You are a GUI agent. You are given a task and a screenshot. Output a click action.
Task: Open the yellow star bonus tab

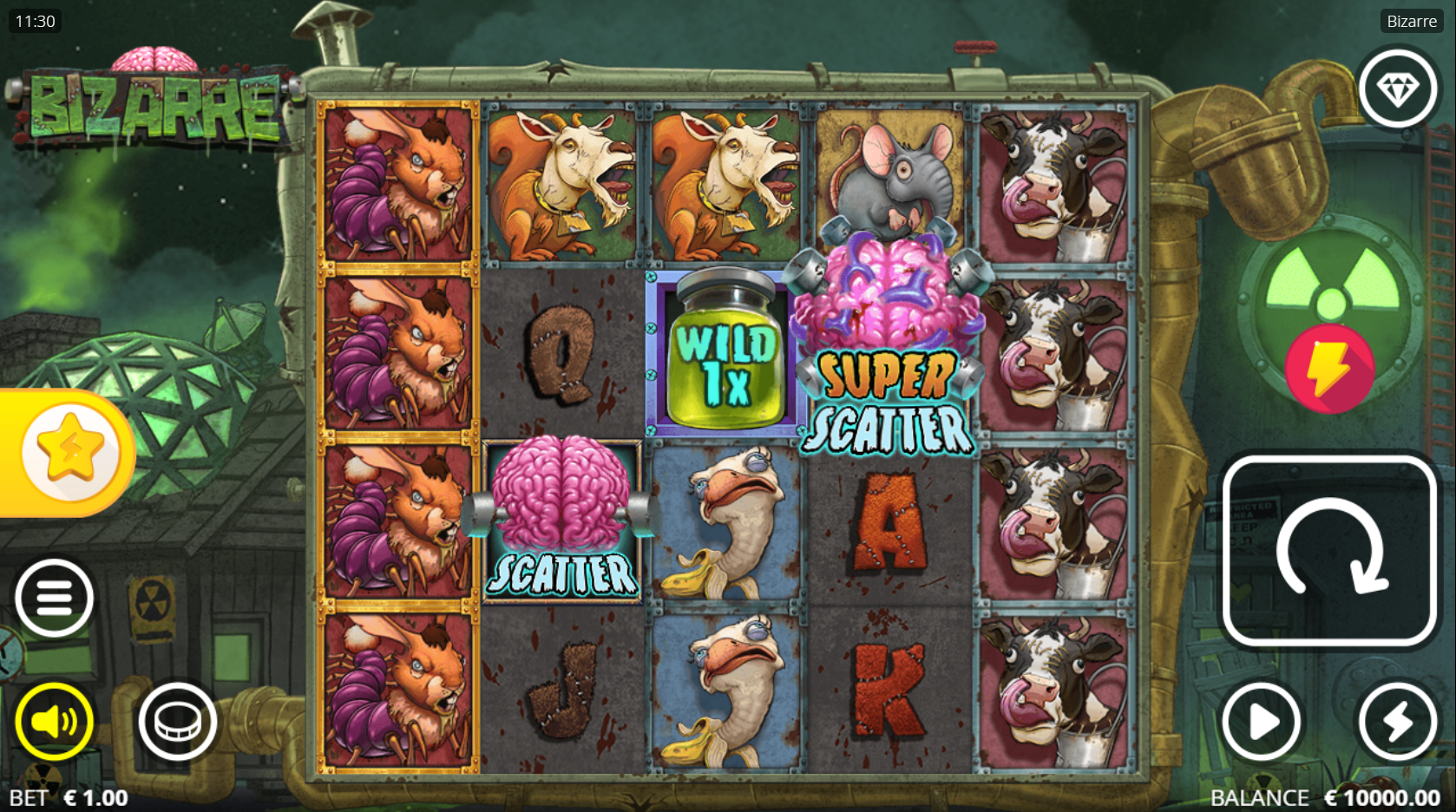69,452
